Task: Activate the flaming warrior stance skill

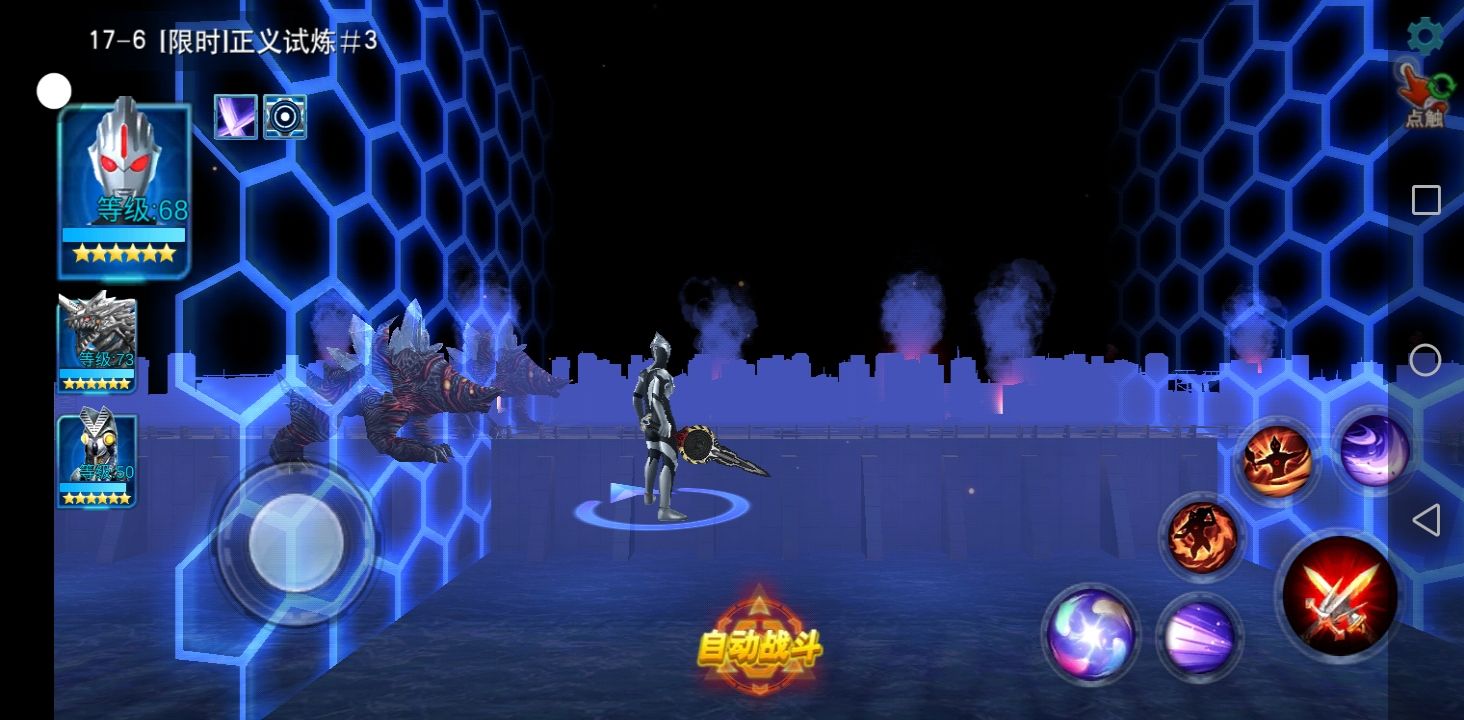Action: (x=1277, y=461)
